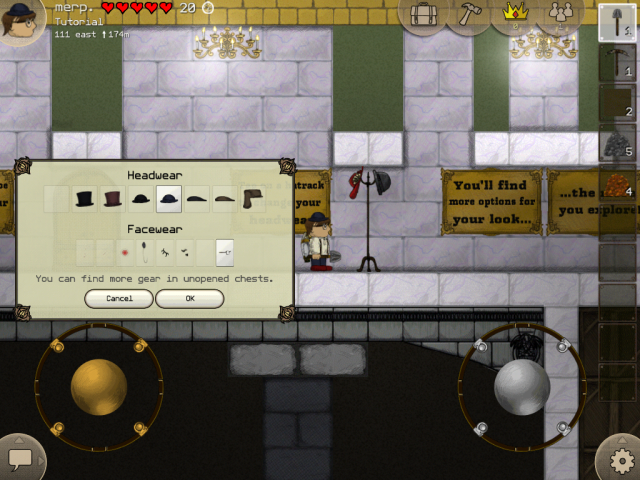Pick the black bowler hat
640x480 pixels.
(141, 198)
